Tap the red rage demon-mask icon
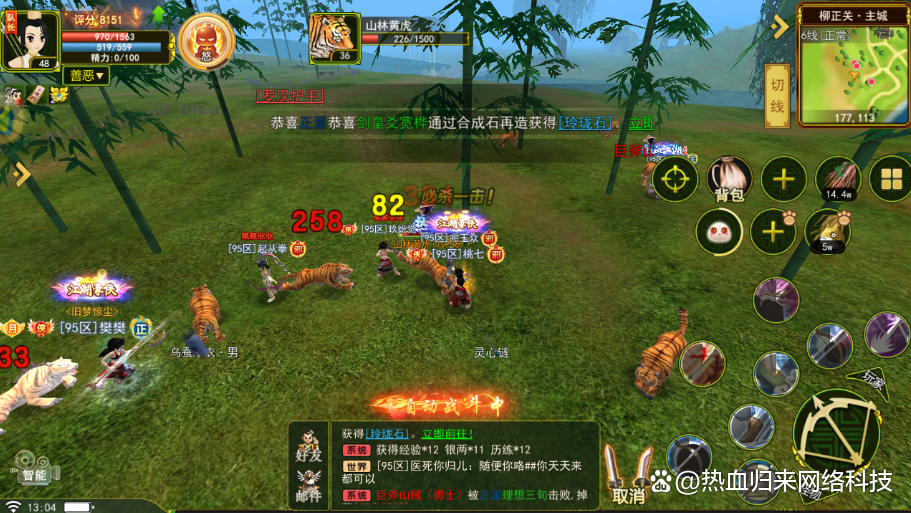The height and width of the screenshot is (513, 911). [x=206, y=40]
